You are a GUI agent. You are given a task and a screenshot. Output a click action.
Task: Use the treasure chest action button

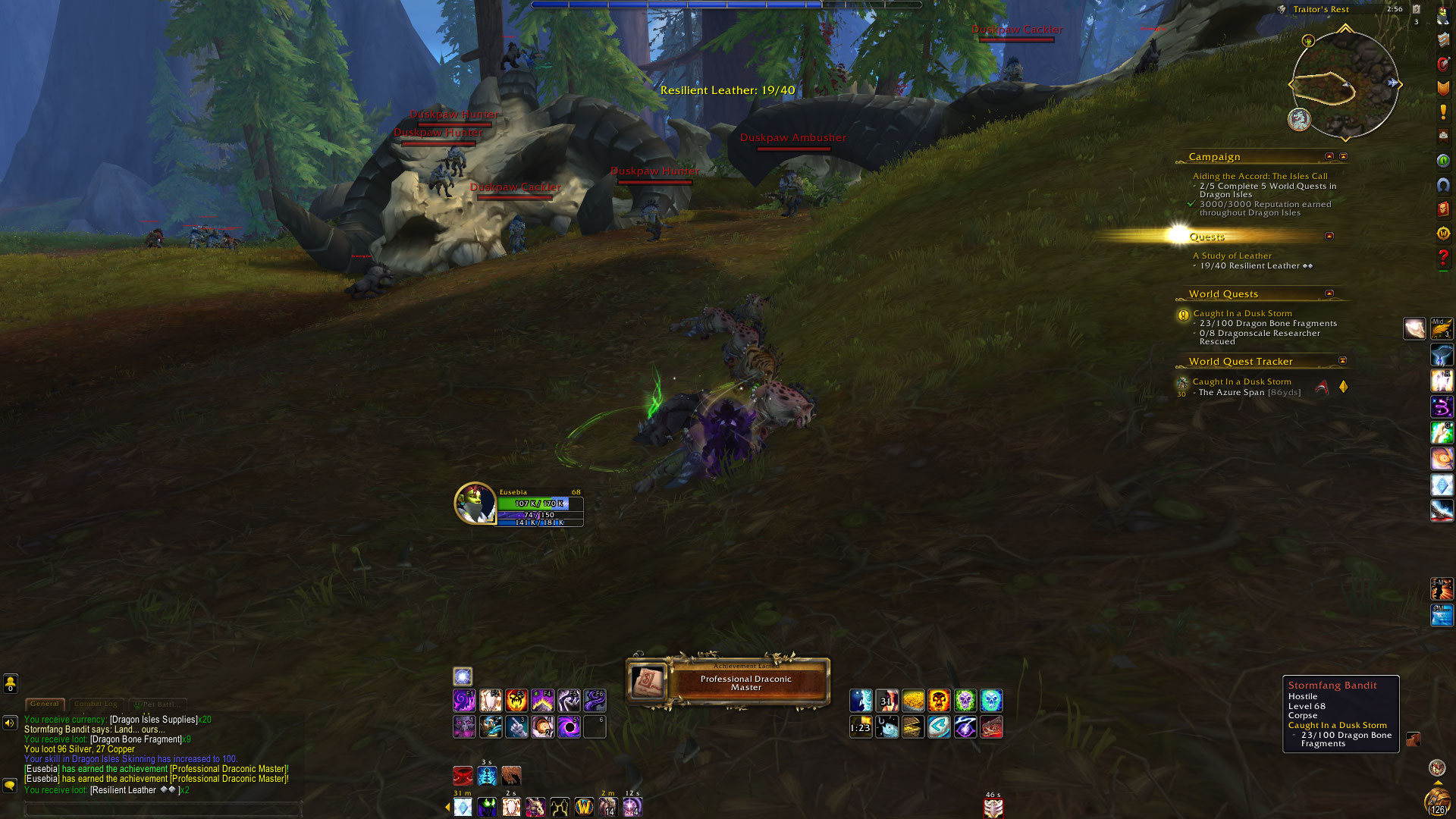(x=913, y=727)
